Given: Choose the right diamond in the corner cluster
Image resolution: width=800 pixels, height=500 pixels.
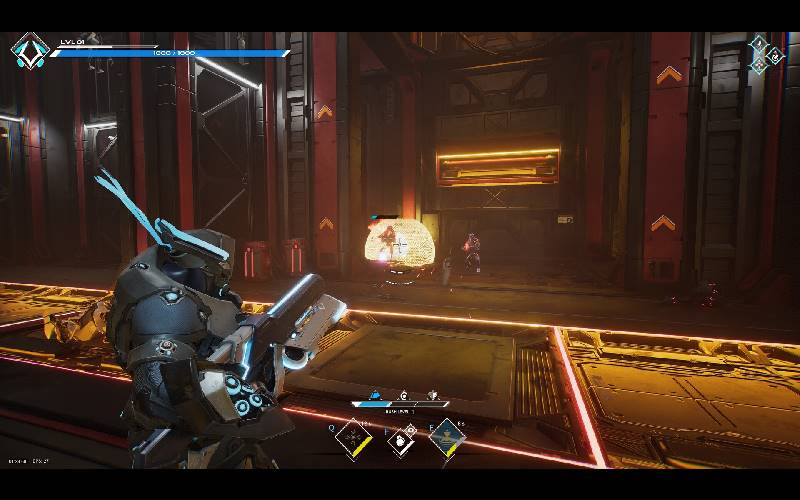Looking at the screenshot, I should click(776, 55).
